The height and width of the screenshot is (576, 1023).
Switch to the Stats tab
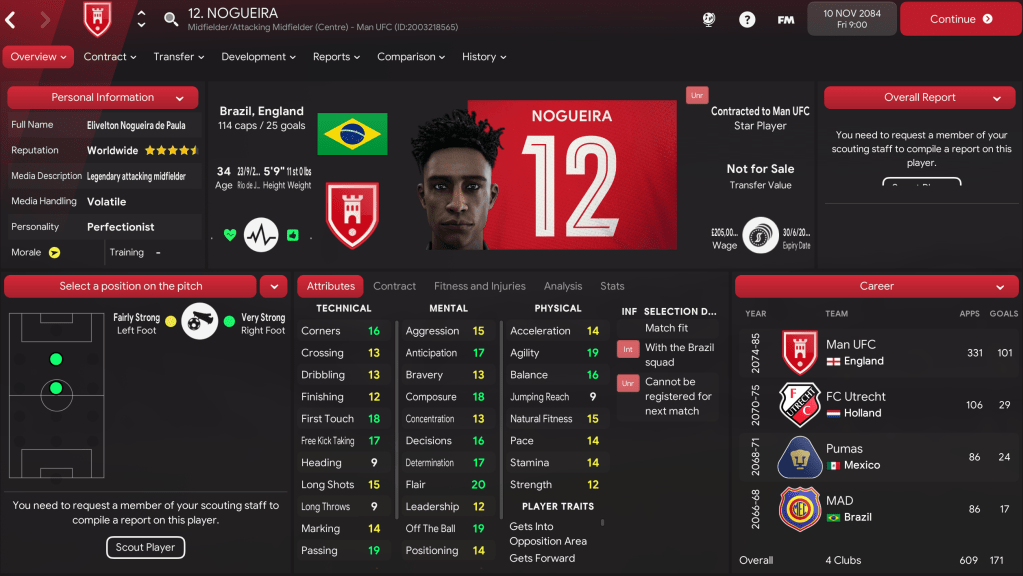612,286
